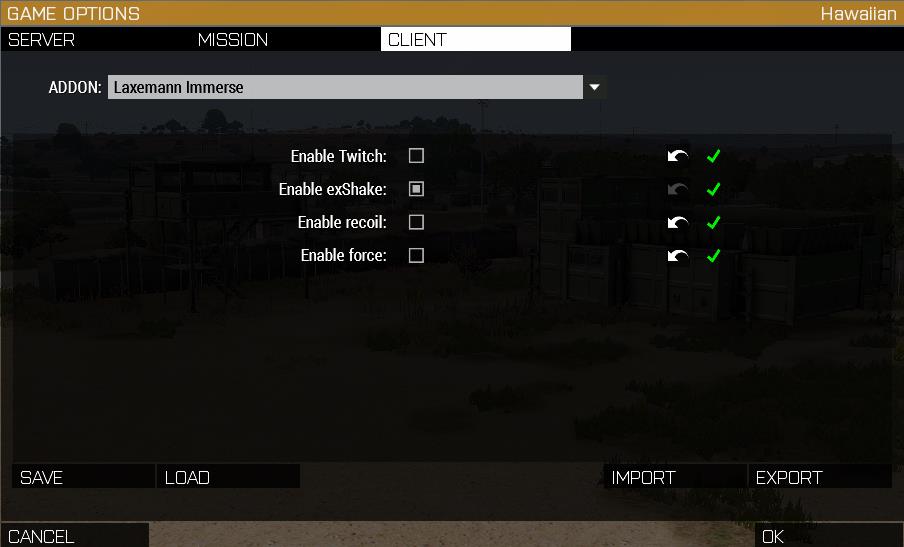The width and height of the screenshot is (904, 547).
Task: Click the green checkmark beside Enable exShake
Action: click(x=713, y=189)
